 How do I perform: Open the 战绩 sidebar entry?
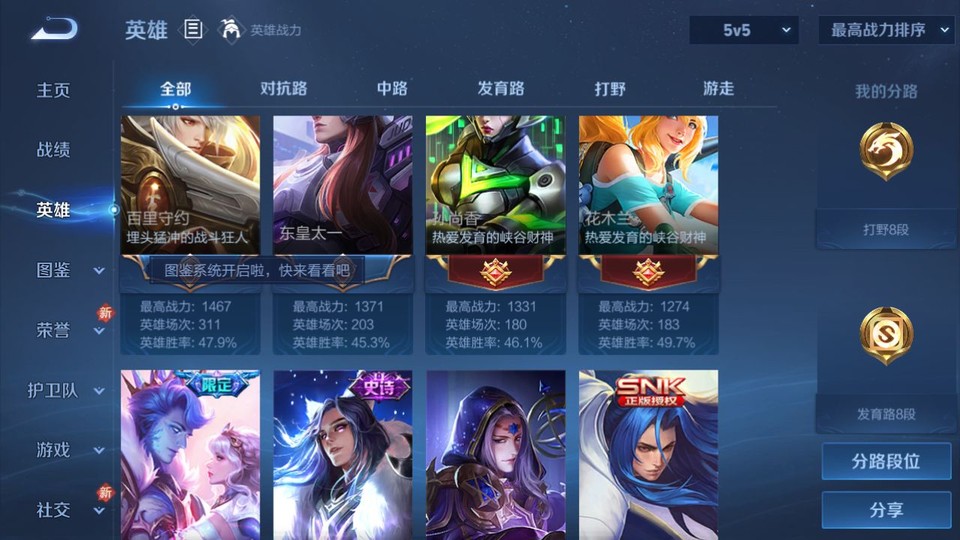[x=54, y=150]
